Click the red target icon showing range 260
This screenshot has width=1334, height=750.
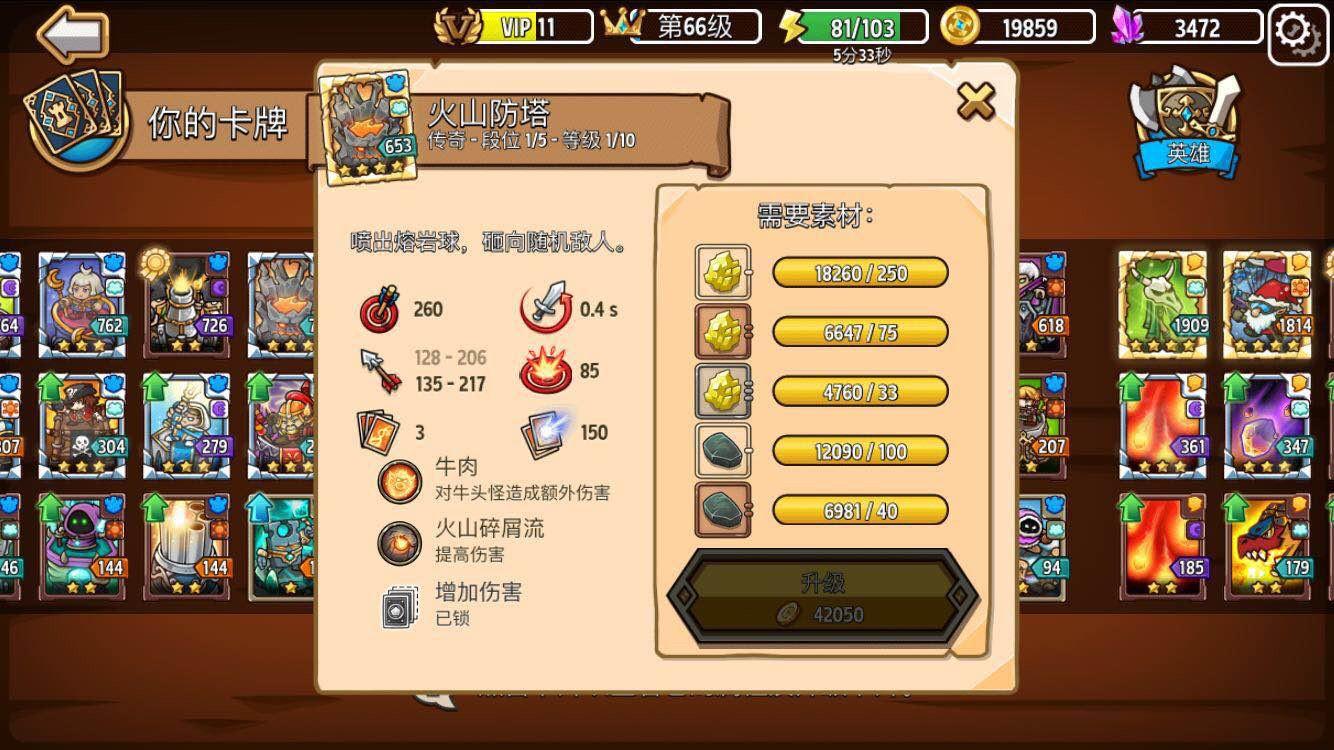[x=379, y=309]
